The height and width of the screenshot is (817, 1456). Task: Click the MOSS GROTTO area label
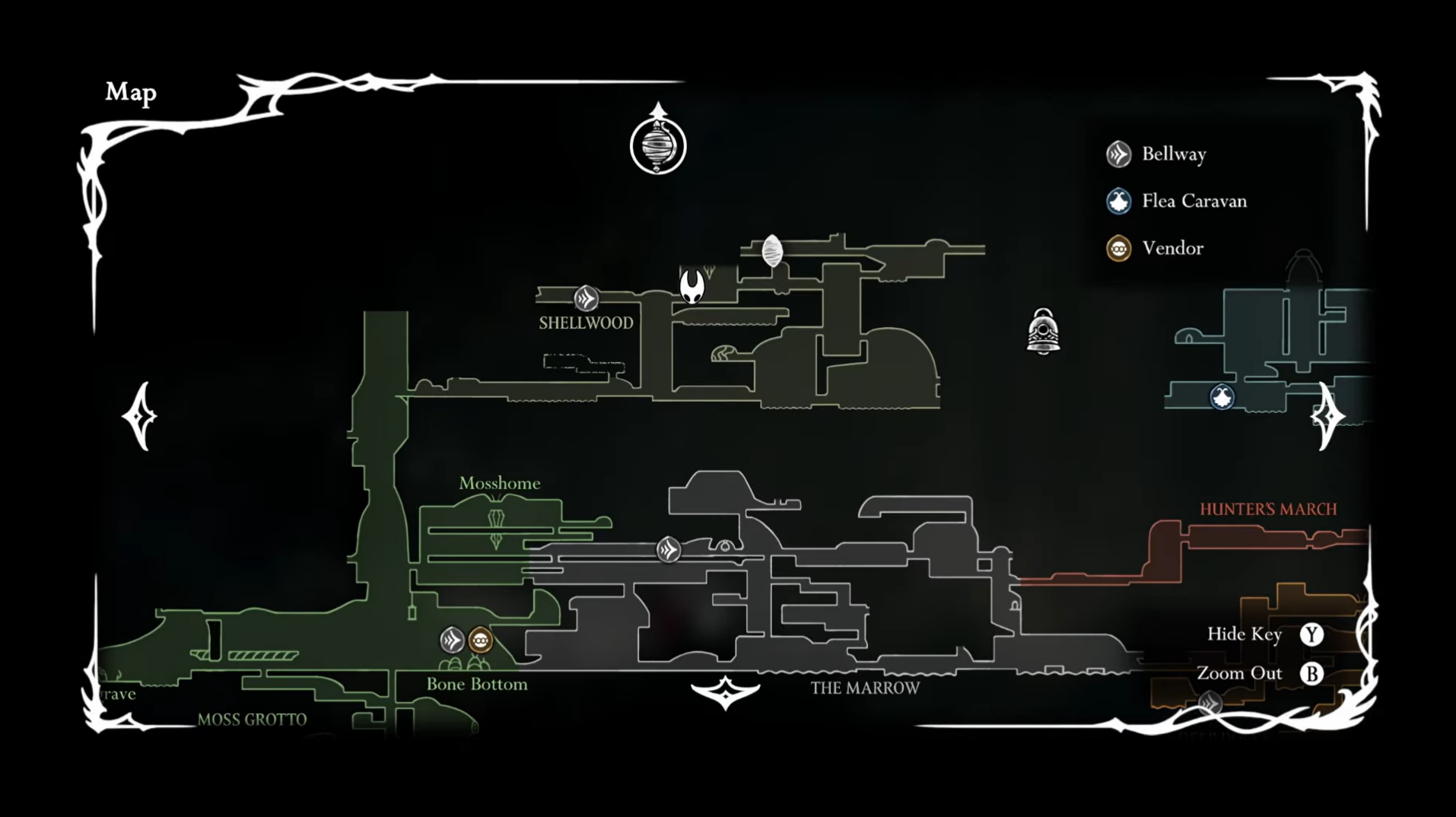pos(252,719)
